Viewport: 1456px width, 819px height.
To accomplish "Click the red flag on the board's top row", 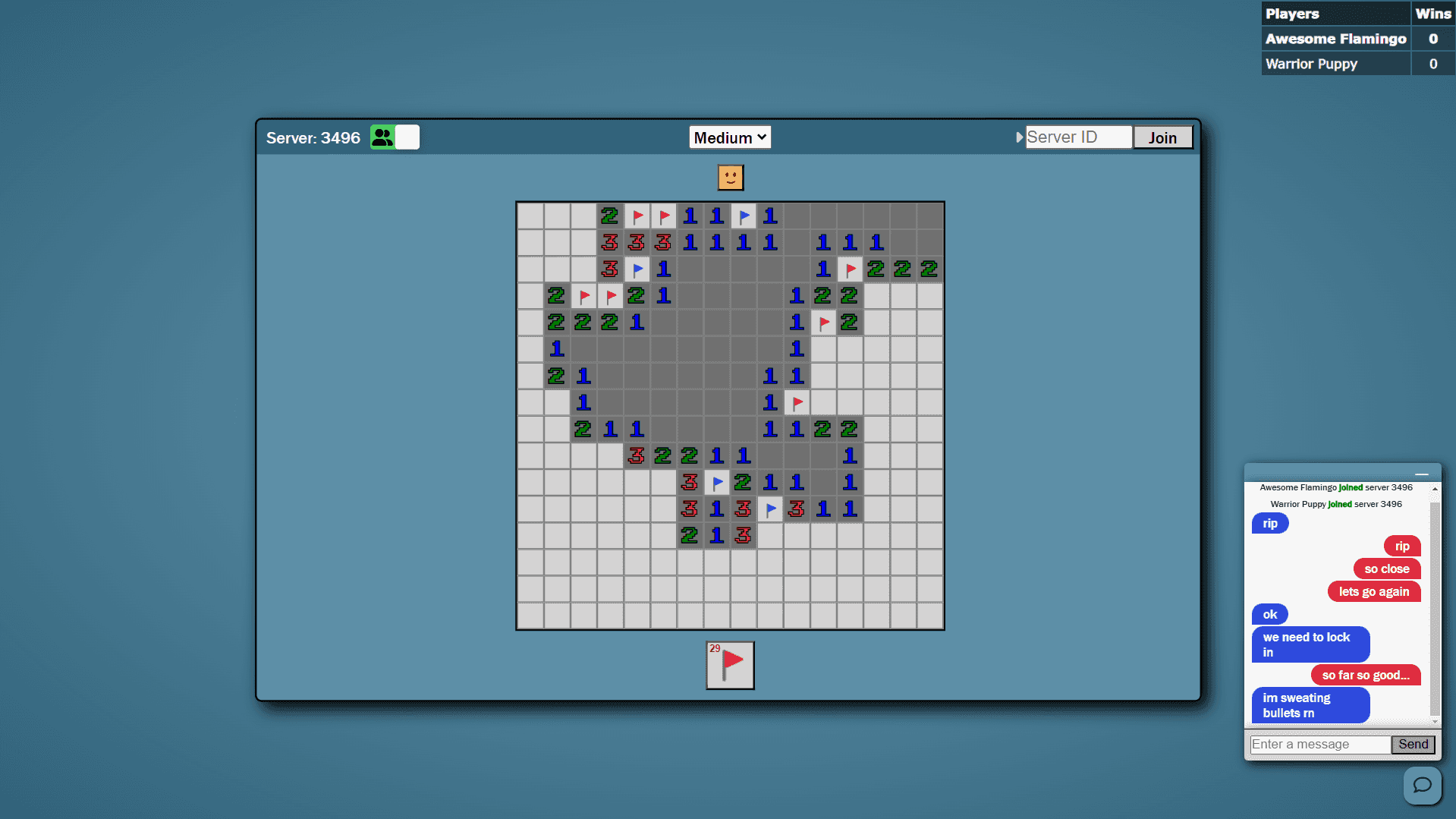I will 637,216.
